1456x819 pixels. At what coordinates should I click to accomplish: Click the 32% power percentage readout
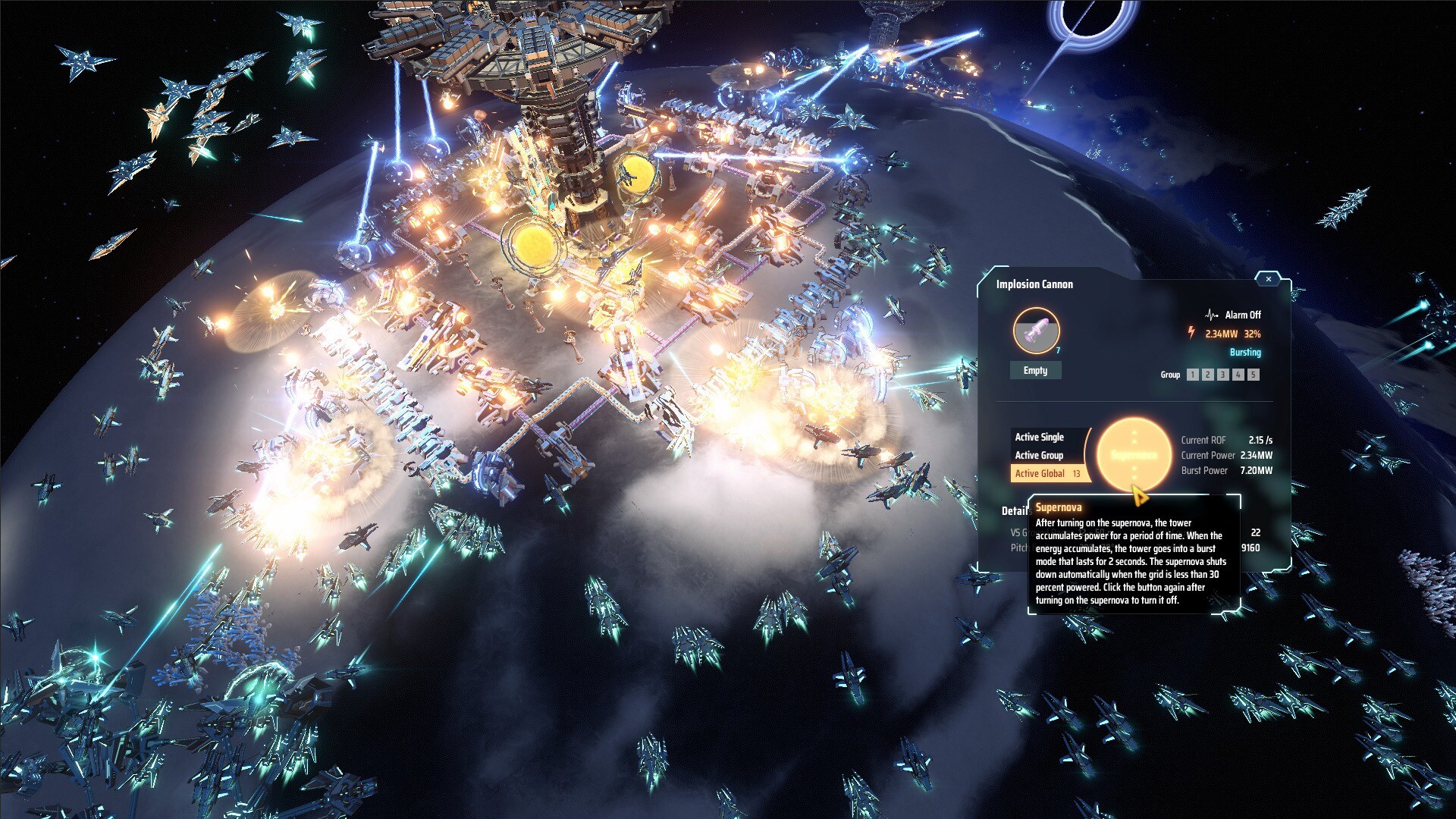pos(1252,334)
